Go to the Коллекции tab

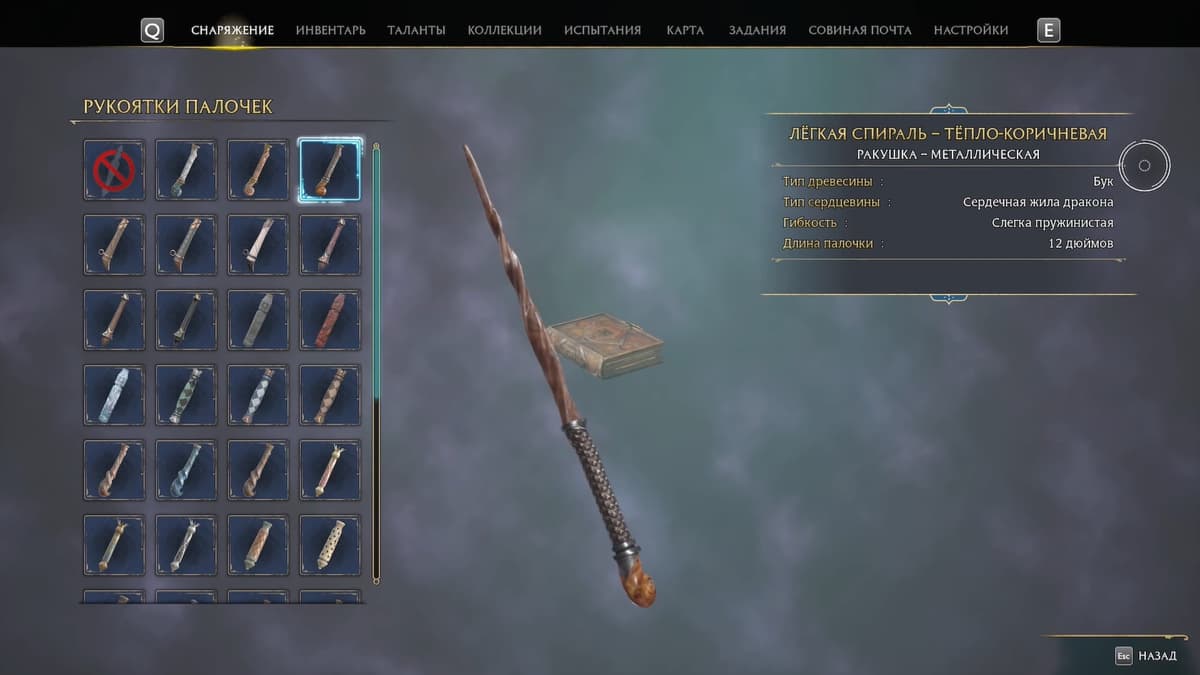[504, 30]
